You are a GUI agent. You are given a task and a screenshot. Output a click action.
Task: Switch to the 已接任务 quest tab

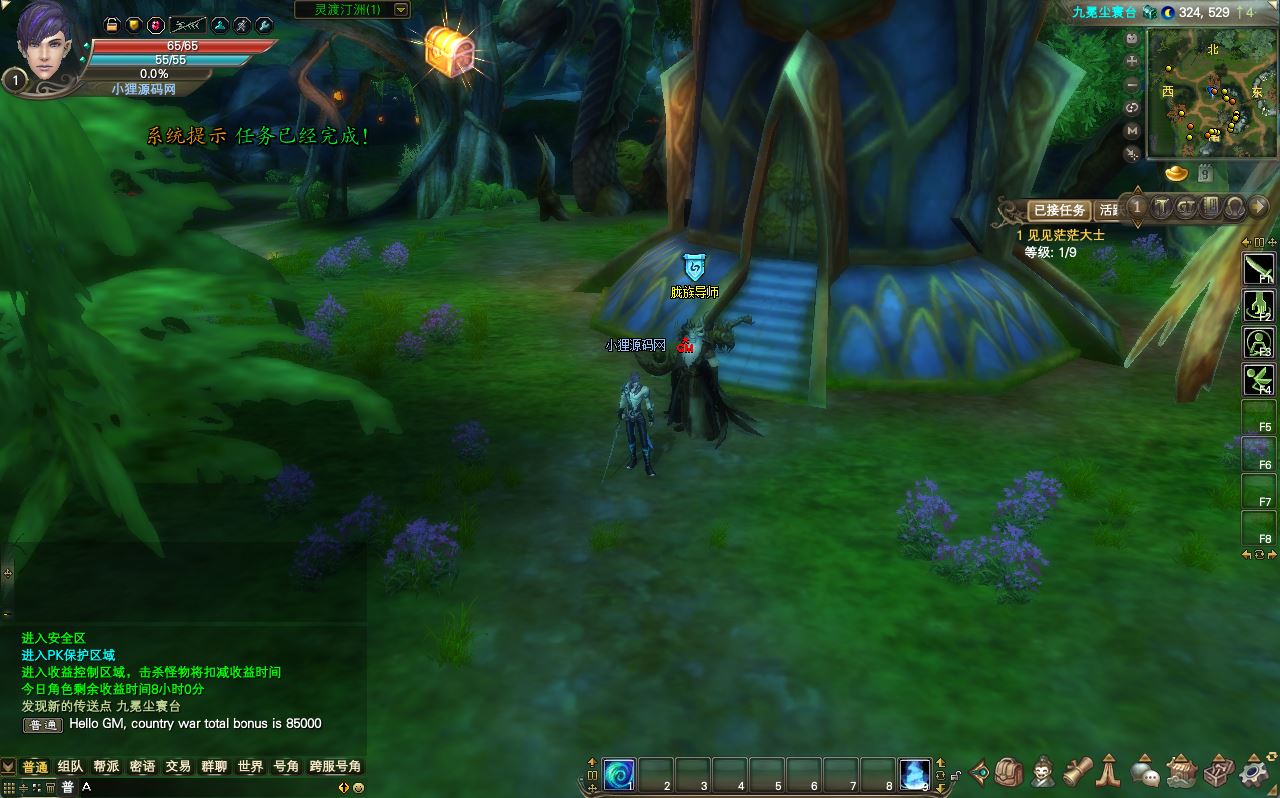tap(1059, 210)
